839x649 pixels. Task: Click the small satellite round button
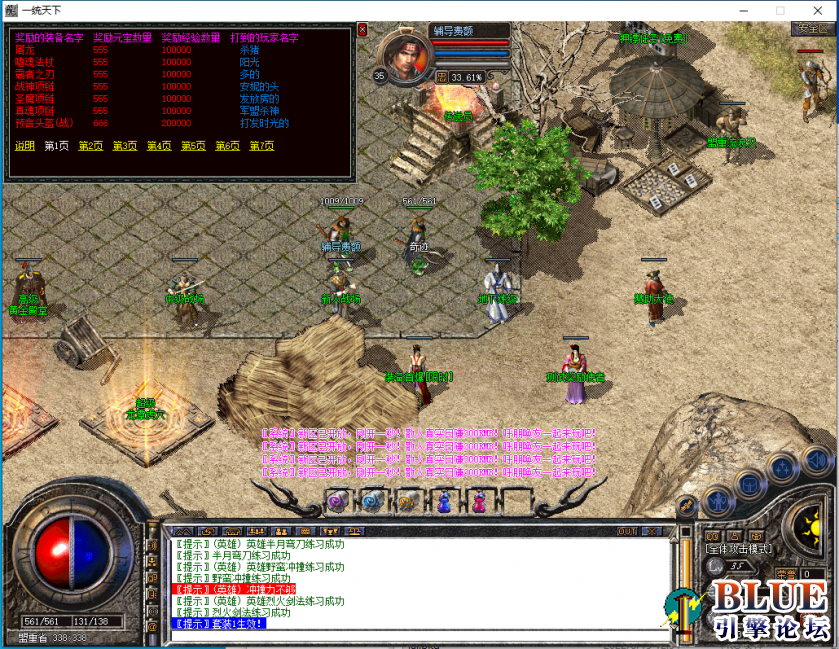[x=687, y=505]
